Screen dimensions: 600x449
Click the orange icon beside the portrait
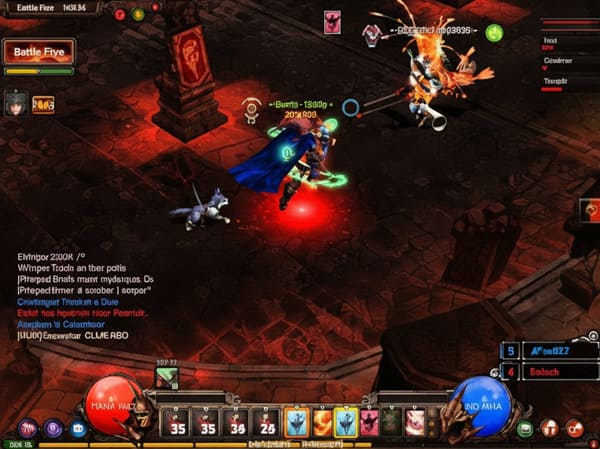43,103
